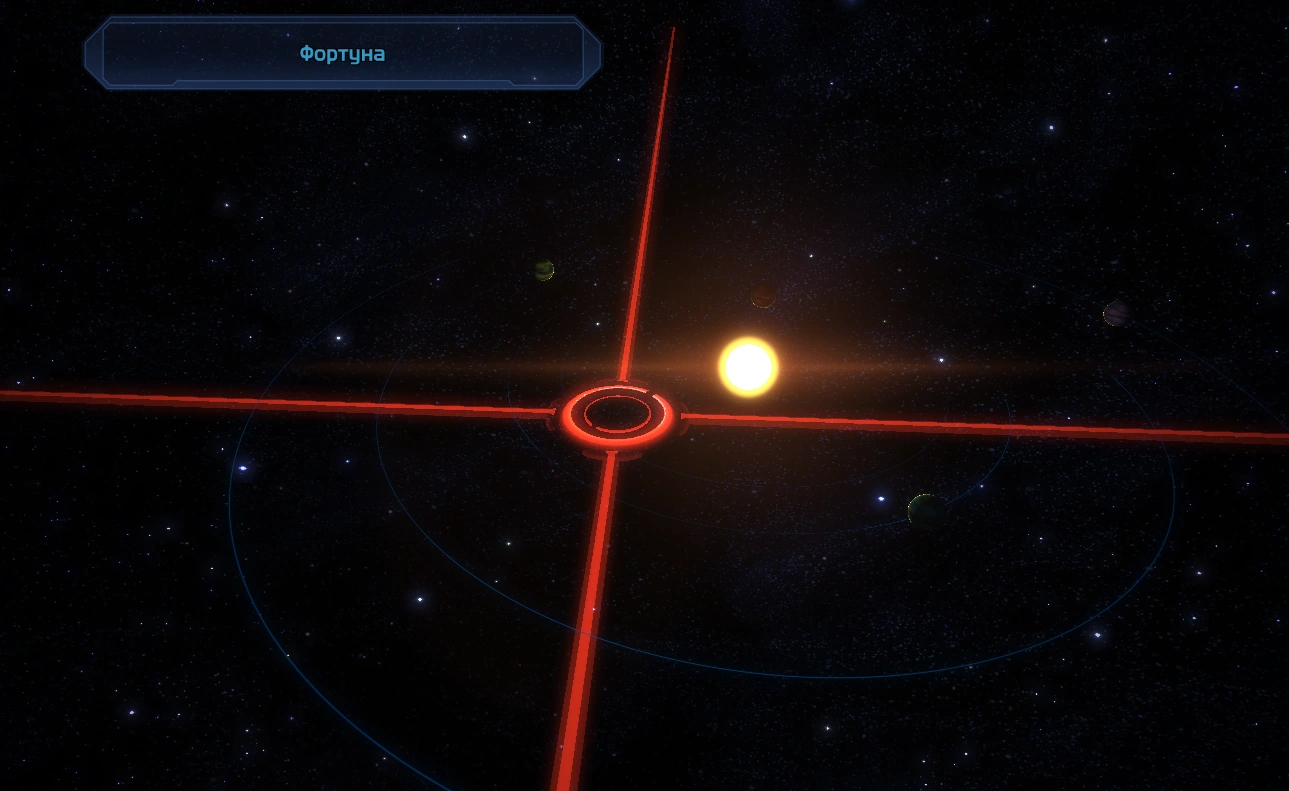Select the glowing yellow star of Фортуна
Image resolution: width=1289 pixels, height=791 pixels.
coord(748,367)
